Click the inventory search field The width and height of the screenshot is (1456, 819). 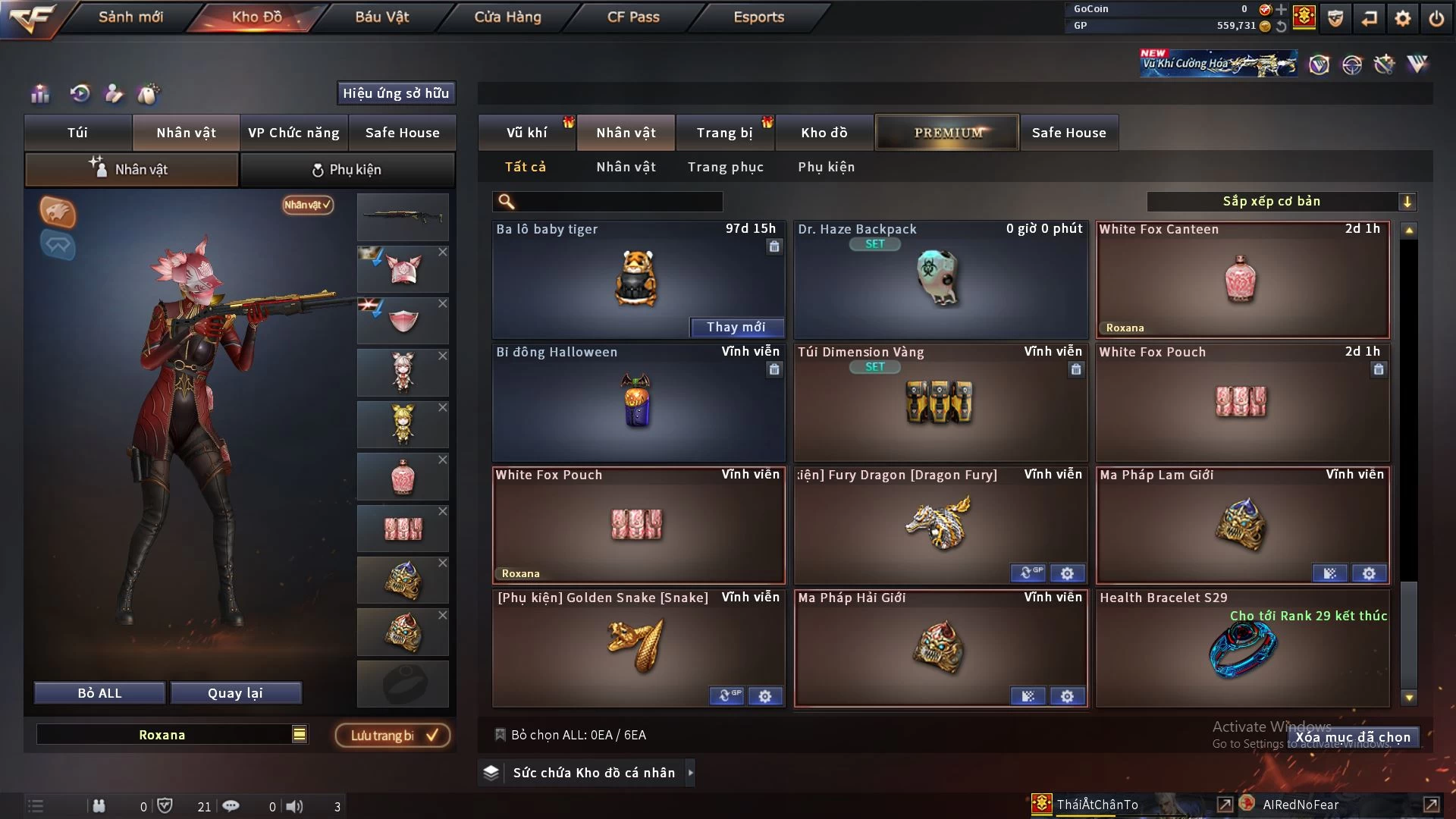pyautogui.click(x=618, y=202)
